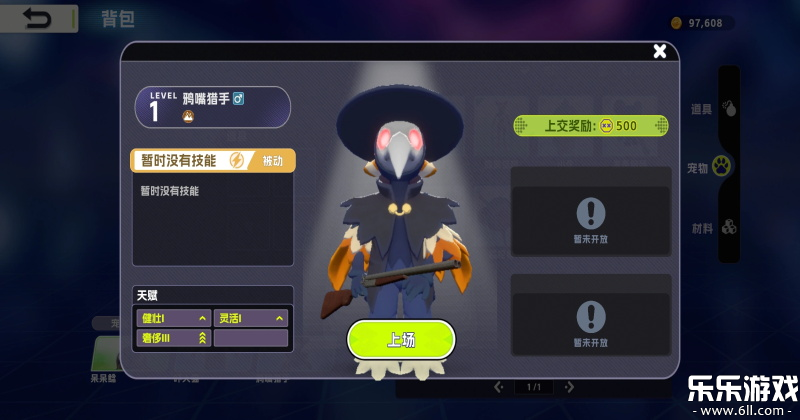The height and width of the screenshot is (420, 800).
Task: Go back using the top-left arrow
Action: coord(39,18)
